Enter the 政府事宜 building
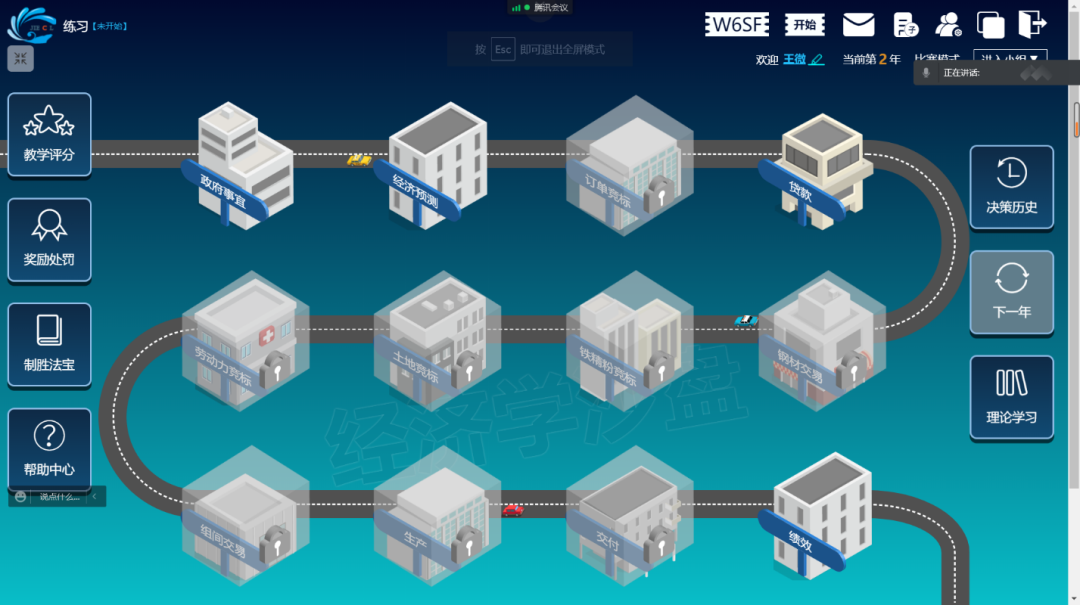Screen dimensions: 1080x605 pos(238,165)
